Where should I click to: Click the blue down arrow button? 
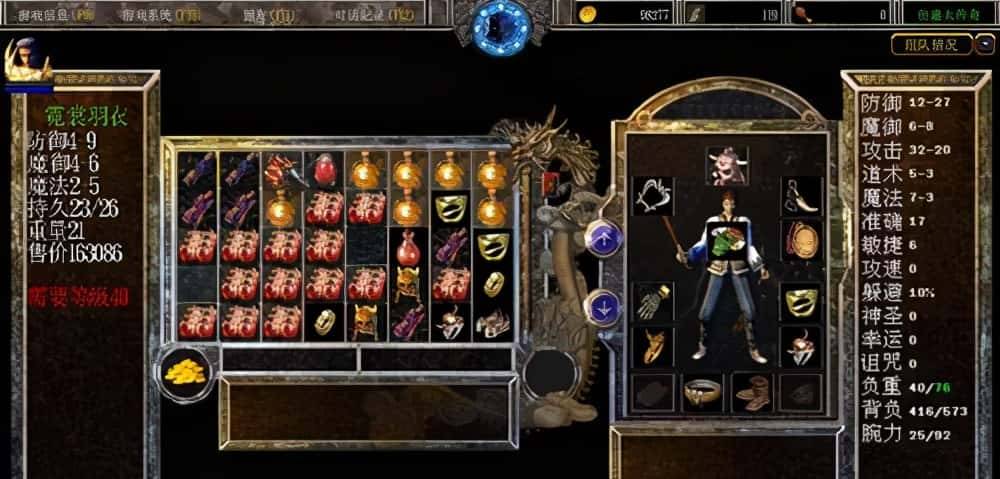tap(604, 305)
